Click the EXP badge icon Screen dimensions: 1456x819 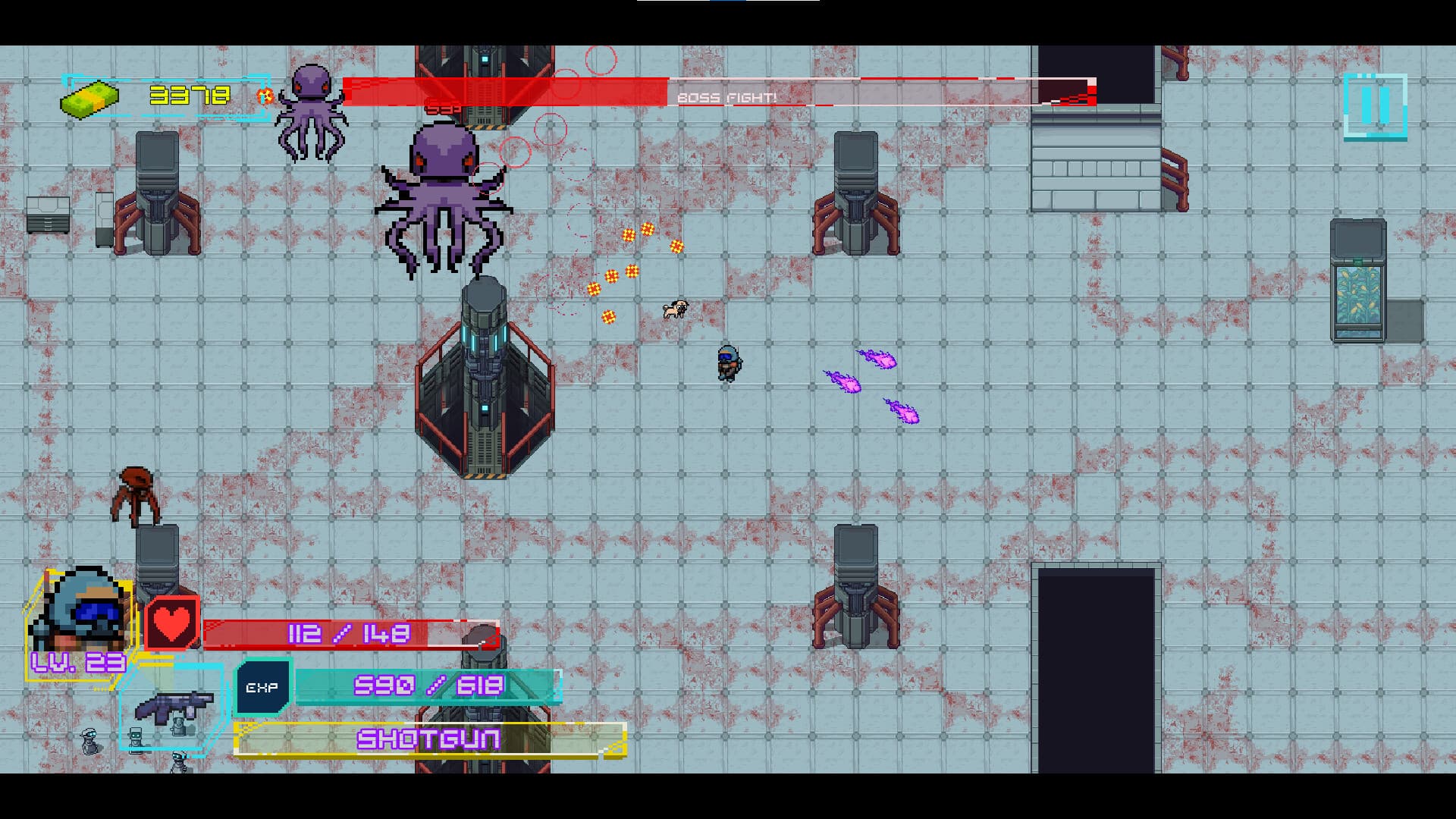pyautogui.click(x=262, y=686)
